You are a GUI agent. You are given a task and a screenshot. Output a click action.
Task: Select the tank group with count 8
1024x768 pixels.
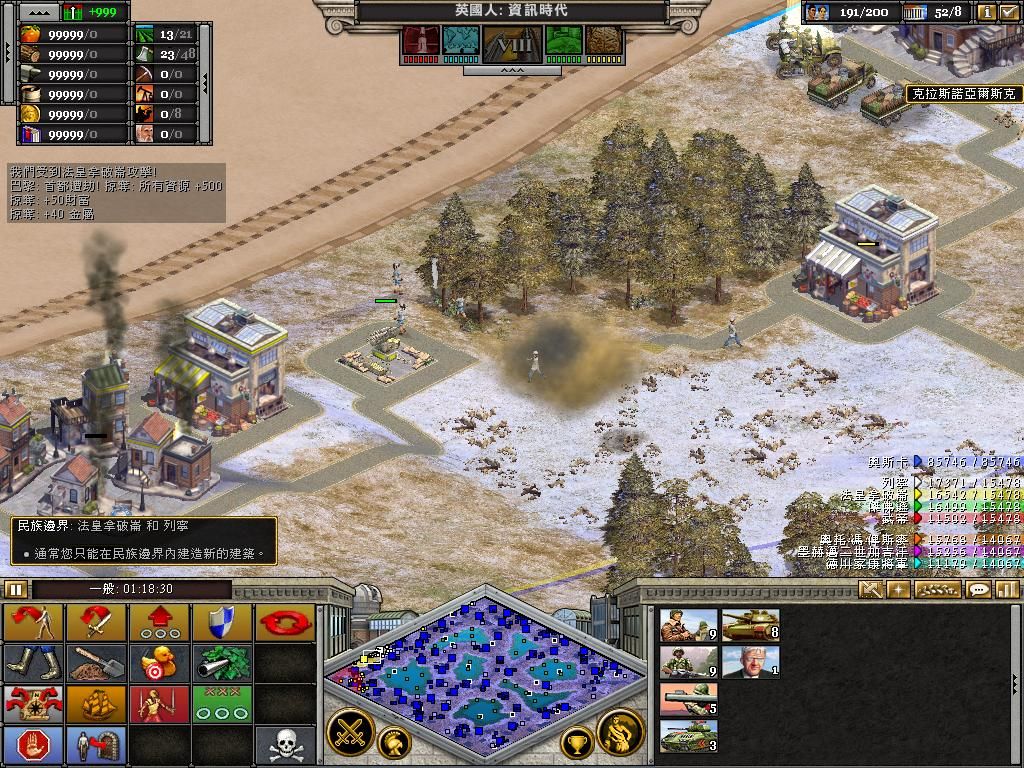pyautogui.click(x=750, y=625)
